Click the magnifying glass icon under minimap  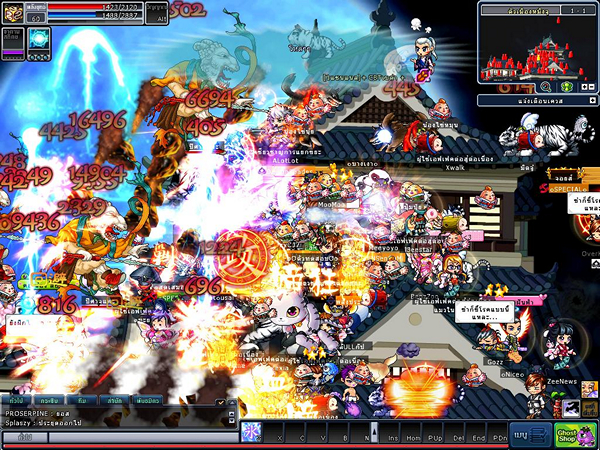[546, 87]
